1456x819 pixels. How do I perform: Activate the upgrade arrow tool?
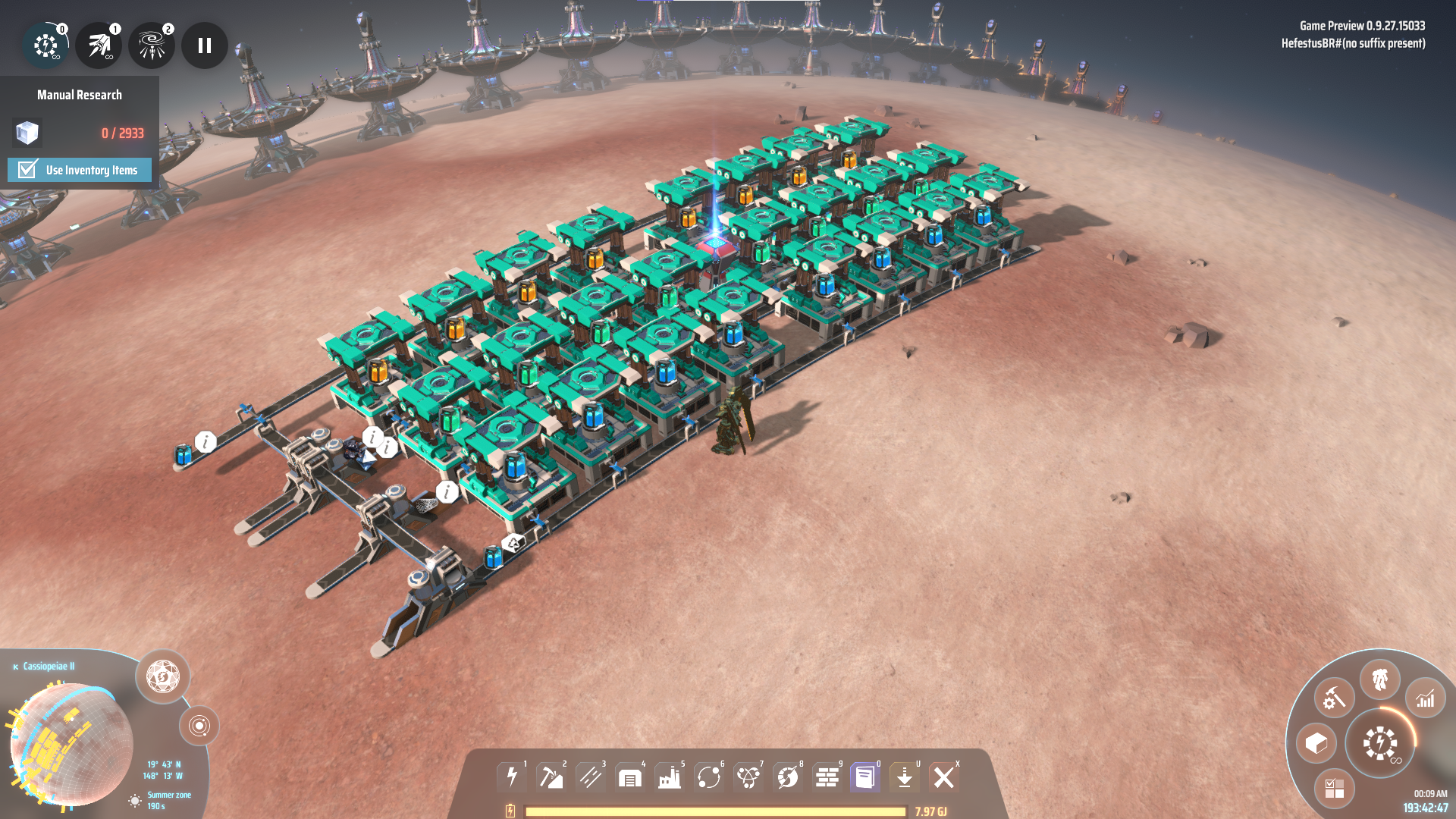click(905, 777)
